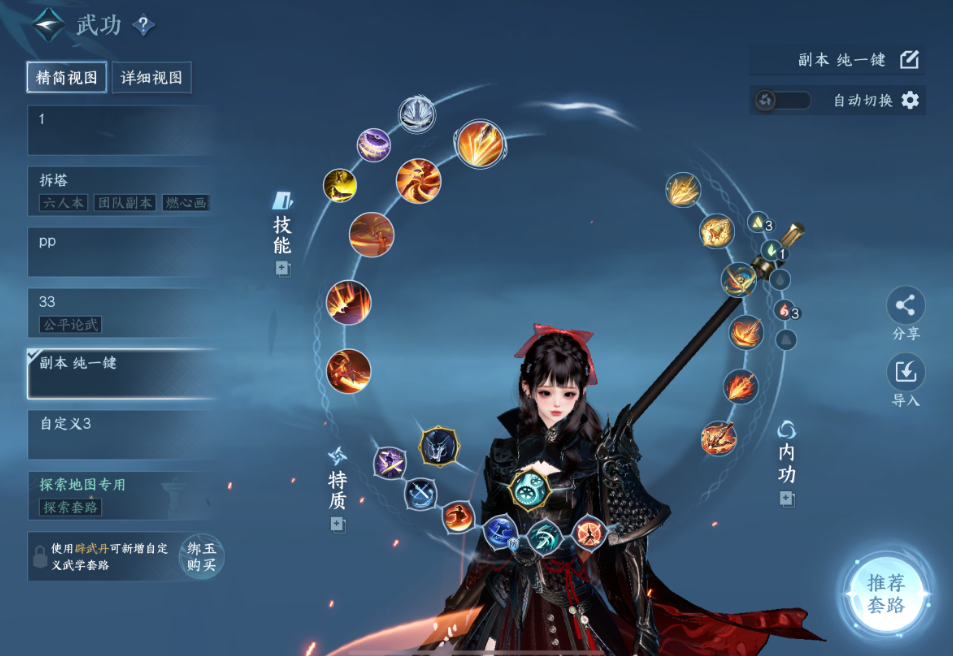Switch to 精简视图 simplified view
The width and height of the screenshot is (953, 656).
[x=67, y=78]
